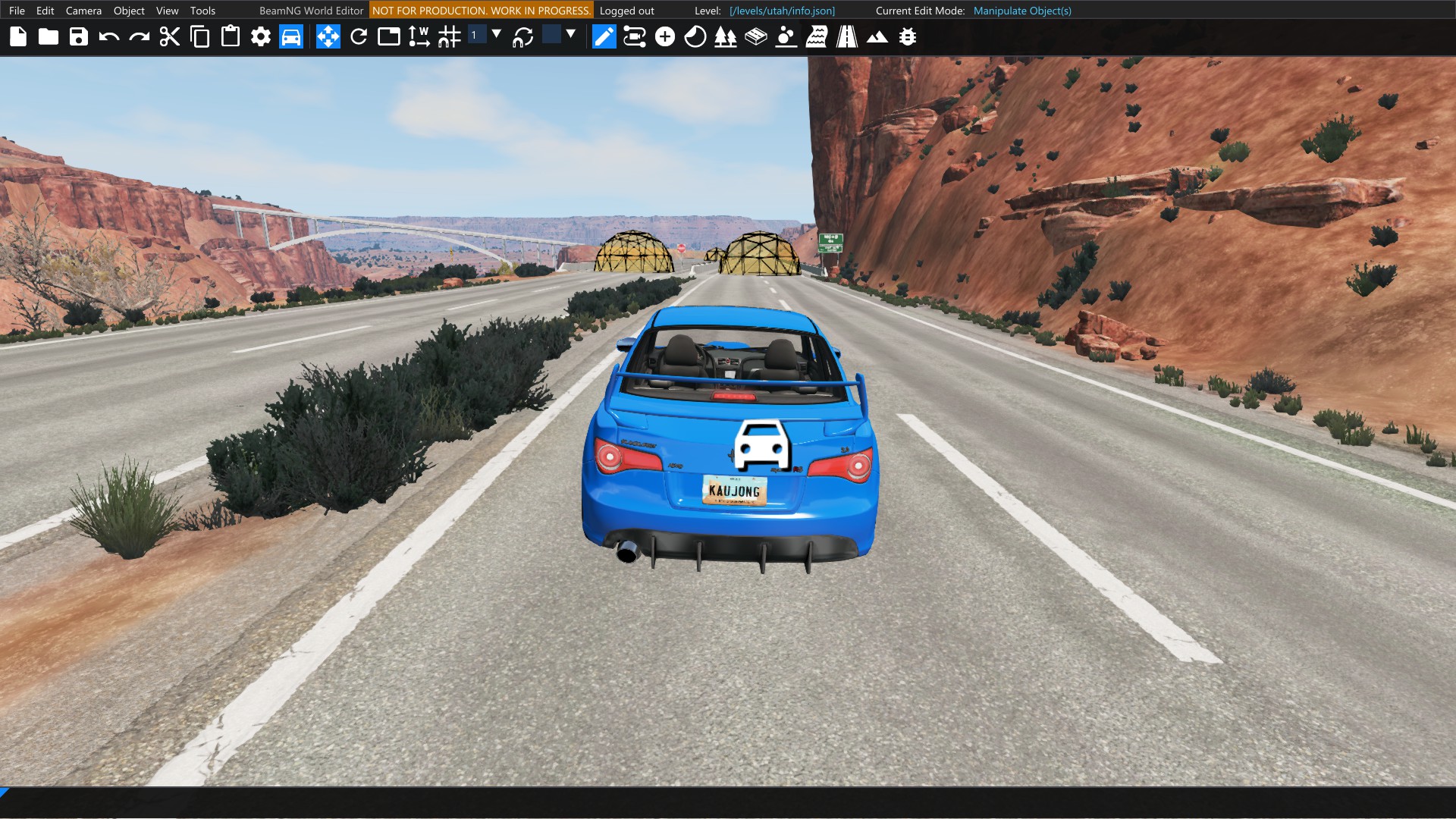The image size is (1456, 819).
Task: Open the Edit menu
Action: pos(45,11)
